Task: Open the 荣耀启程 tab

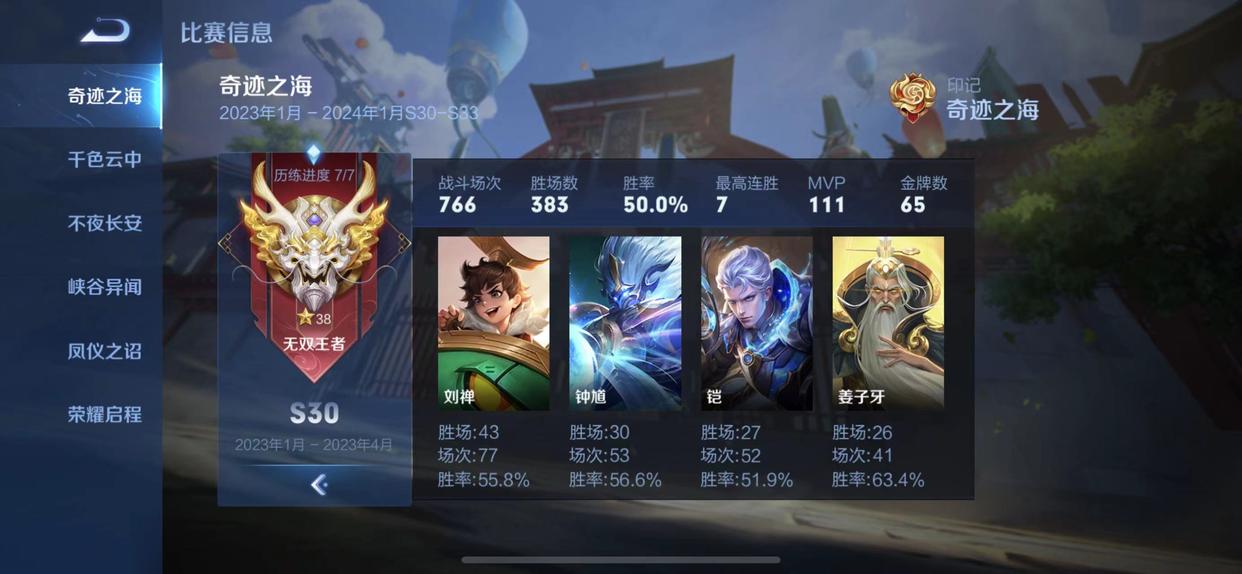Action: point(104,414)
